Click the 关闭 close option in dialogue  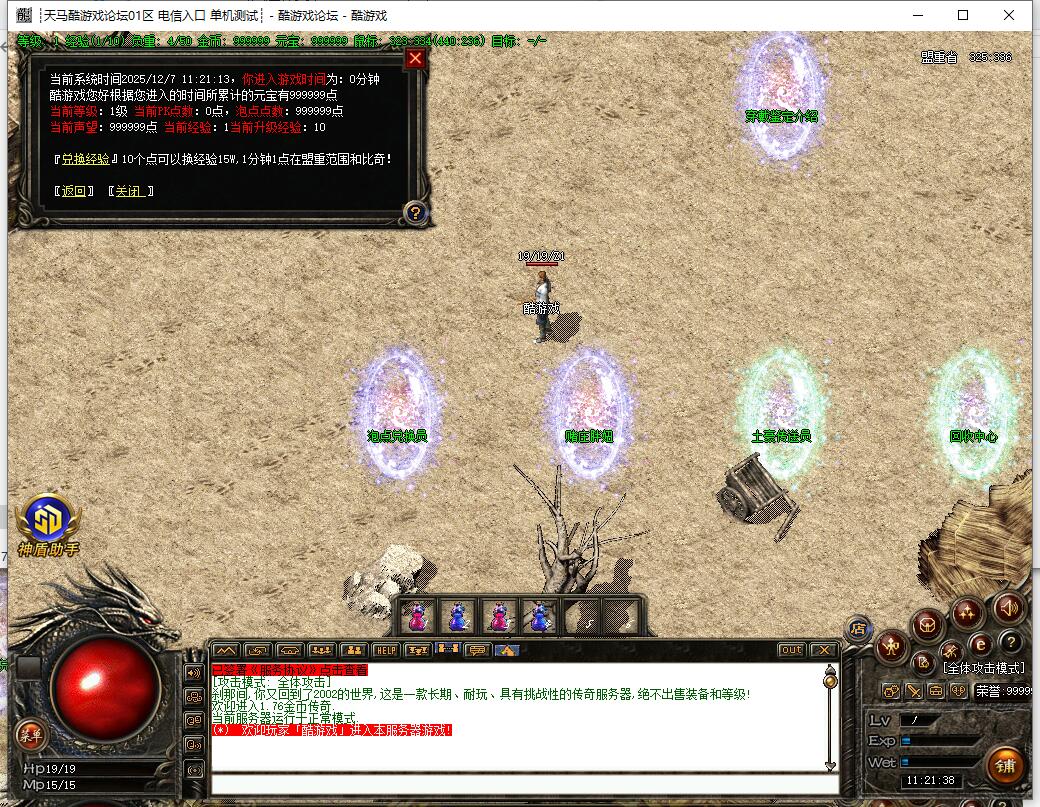130,191
